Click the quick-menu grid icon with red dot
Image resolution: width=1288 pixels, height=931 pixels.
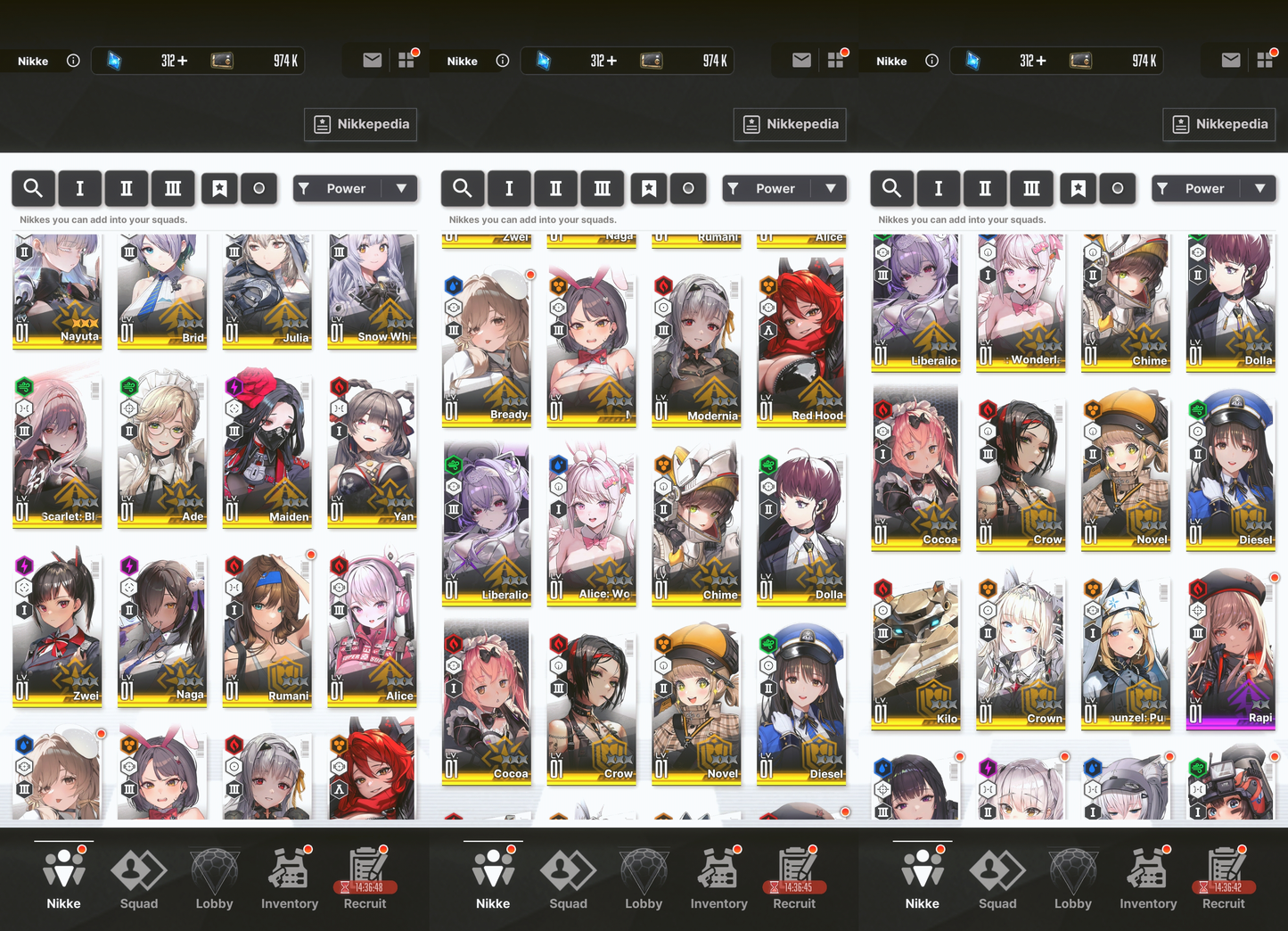(408, 60)
